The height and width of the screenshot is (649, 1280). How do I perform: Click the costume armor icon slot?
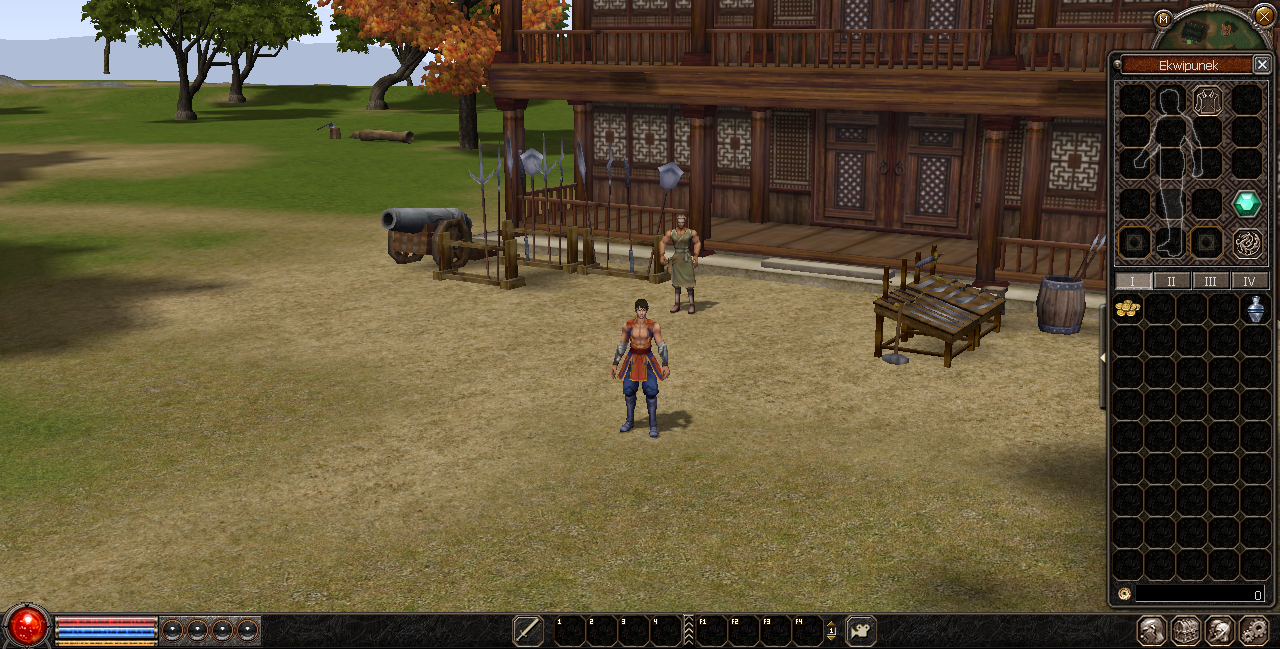point(1207,100)
